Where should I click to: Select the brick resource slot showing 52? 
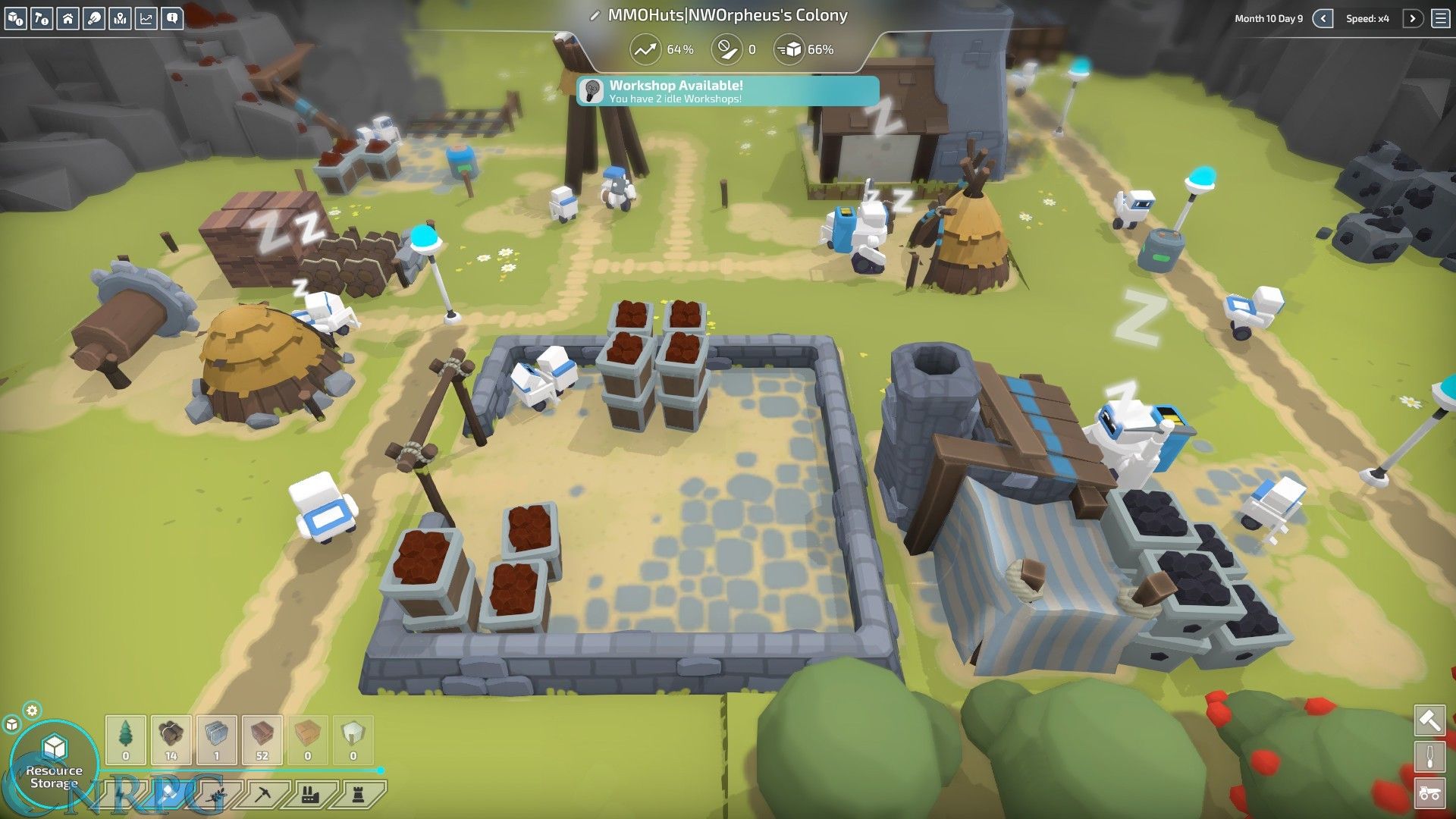coord(262,739)
